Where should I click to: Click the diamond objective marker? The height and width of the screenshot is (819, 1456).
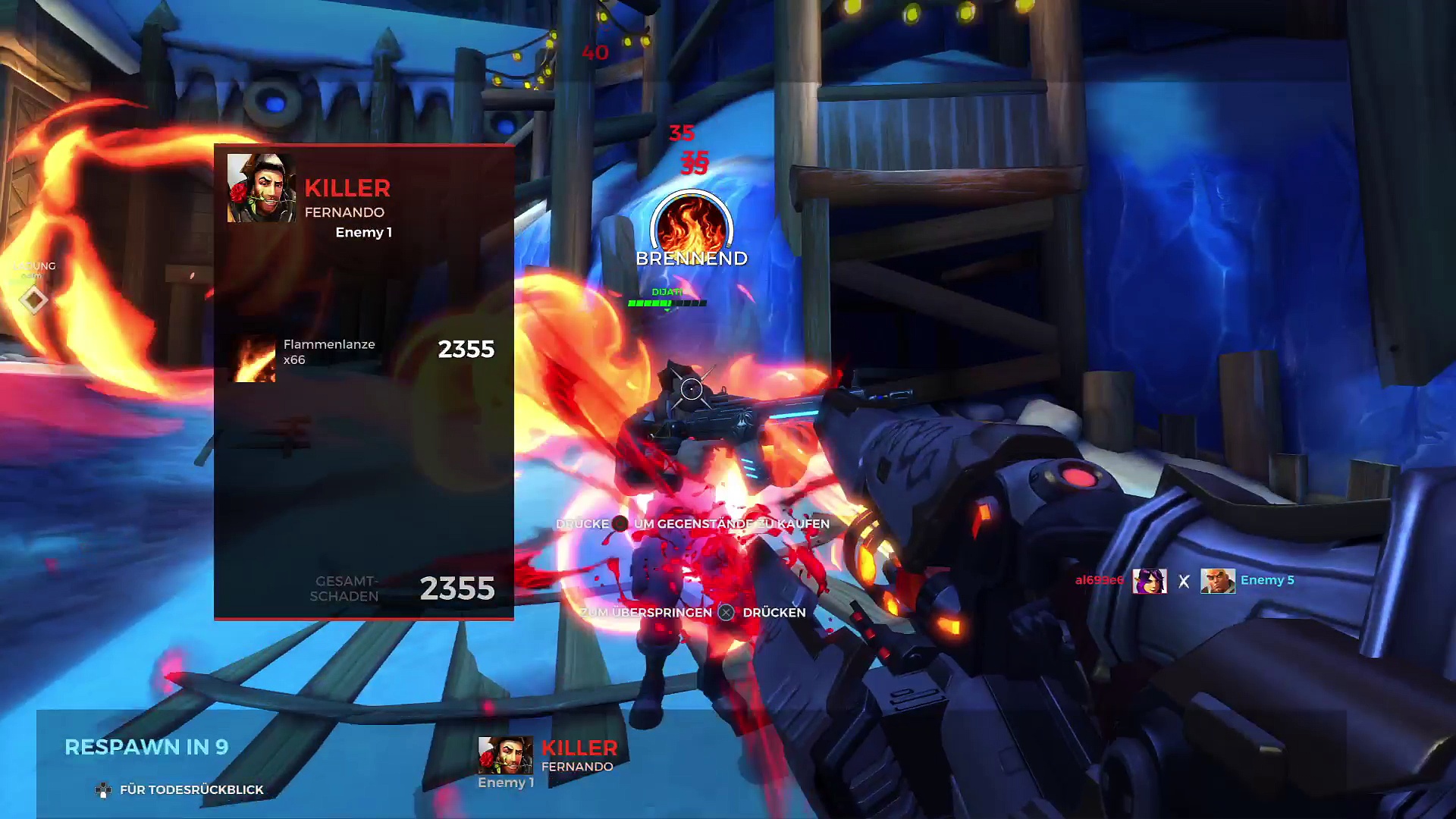[33, 300]
